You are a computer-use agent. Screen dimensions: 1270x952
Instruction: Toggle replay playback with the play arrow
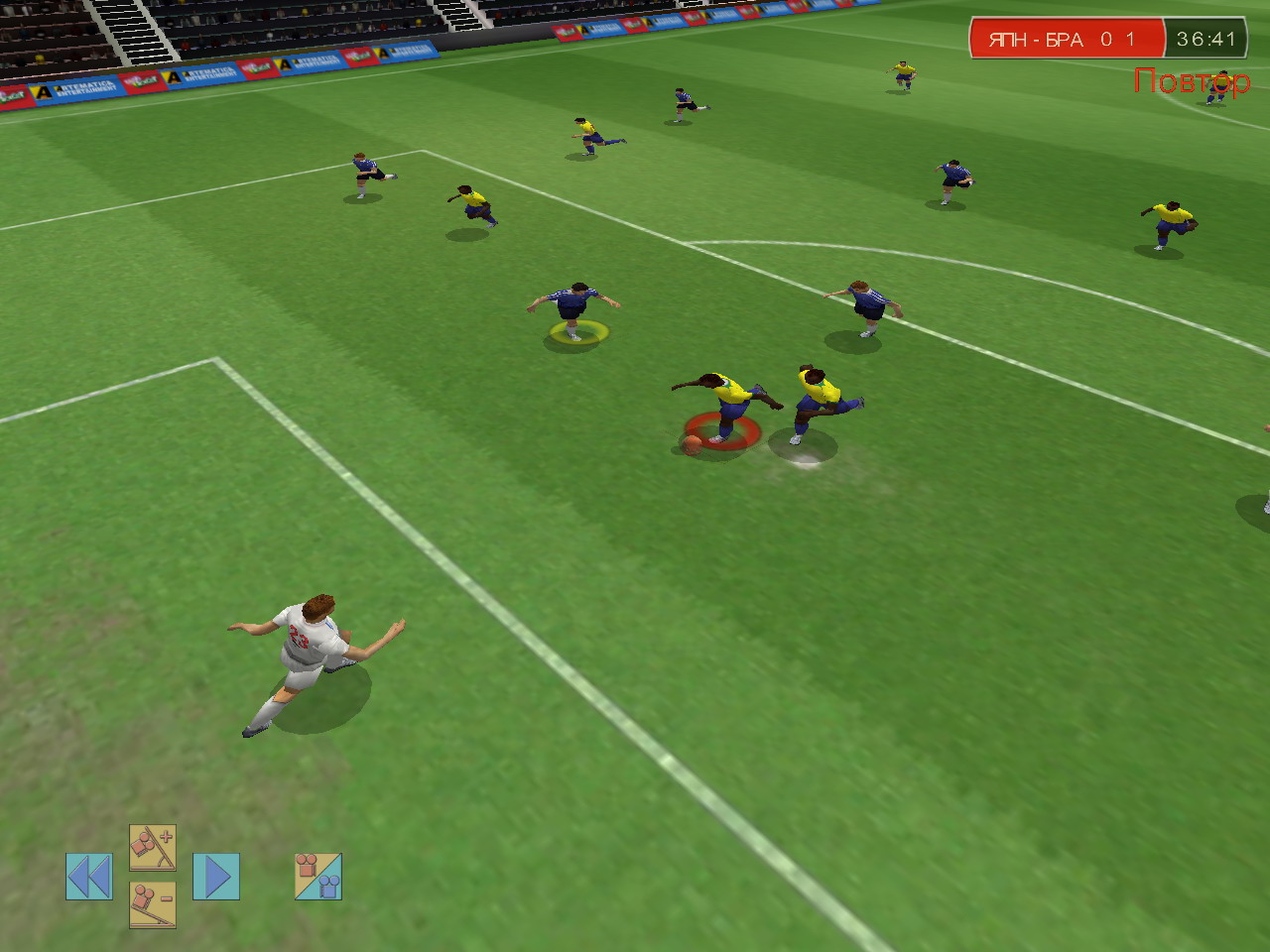217,875
